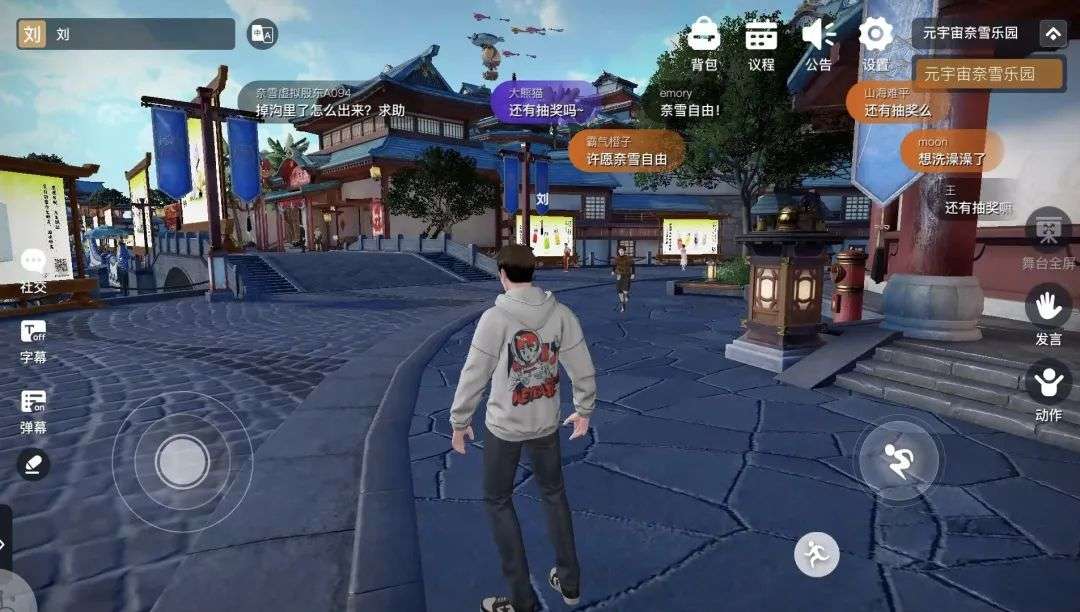The width and height of the screenshot is (1080, 612).
Task: Activate the small sprint runner button
Action: pyautogui.click(x=817, y=554)
